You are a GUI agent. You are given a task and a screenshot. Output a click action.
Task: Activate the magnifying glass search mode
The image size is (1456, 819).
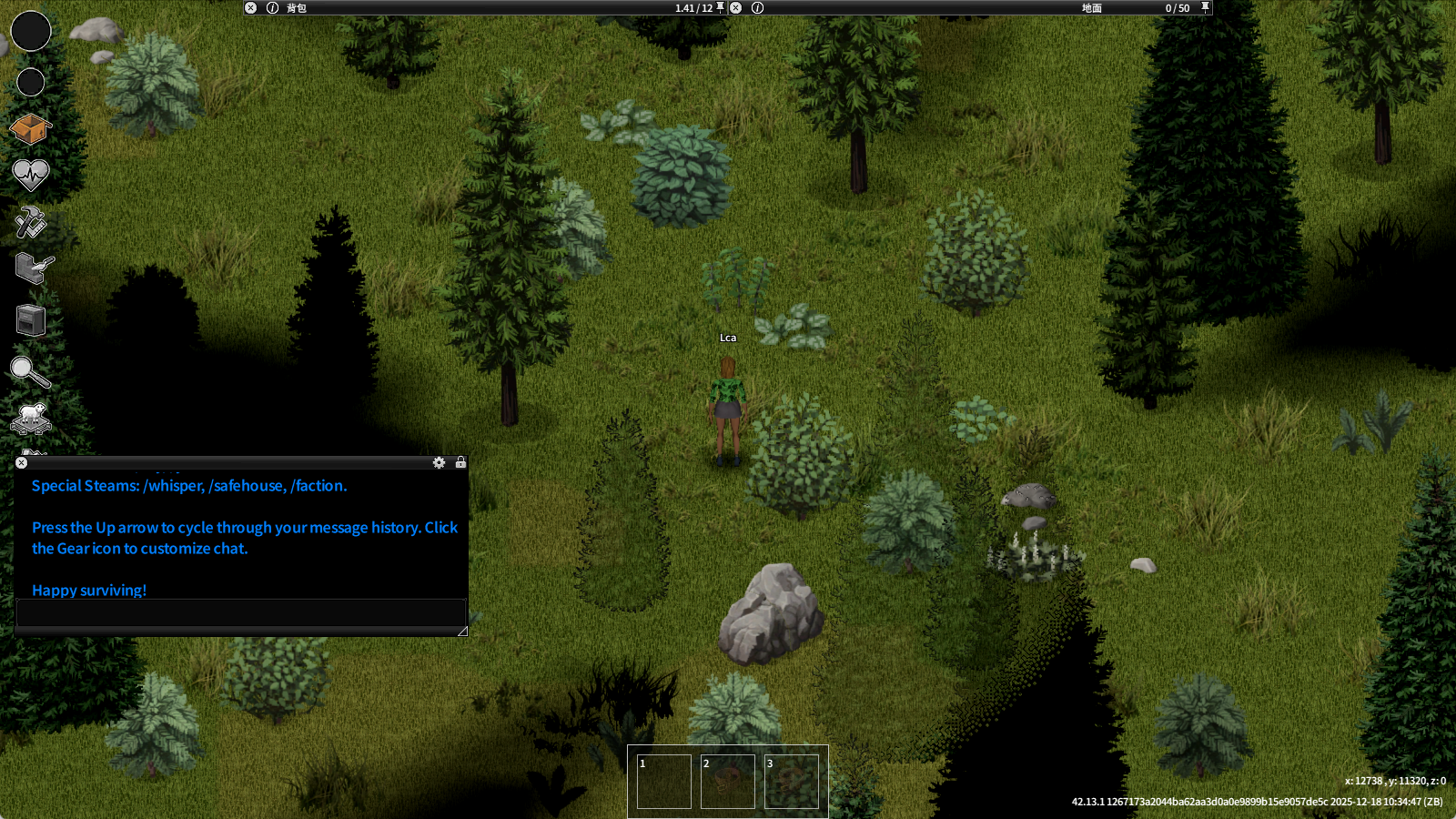pos(29,371)
